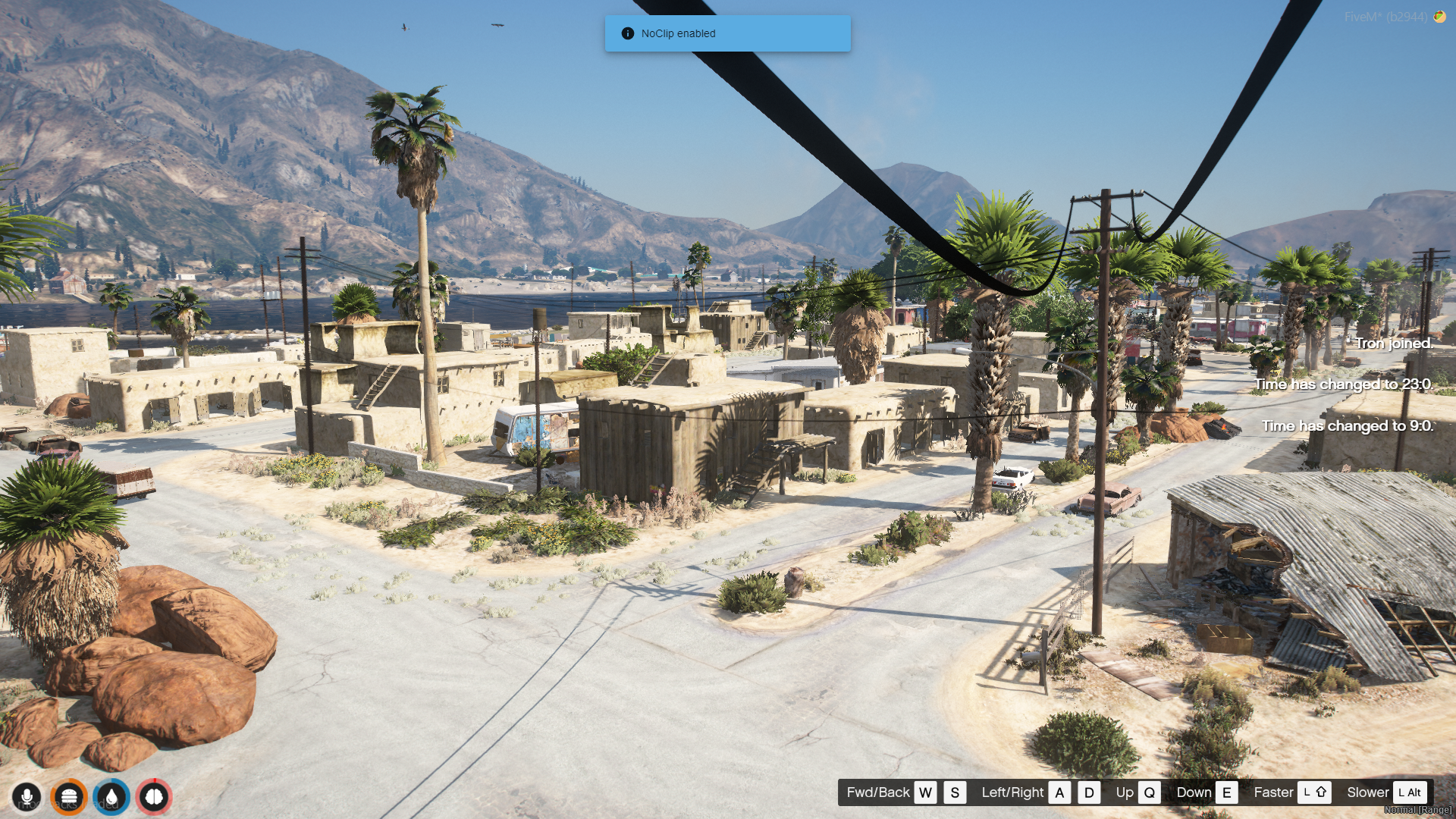This screenshot has width=1456, height=819.
Task: Click the microphone voice icon
Action: (27, 797)
